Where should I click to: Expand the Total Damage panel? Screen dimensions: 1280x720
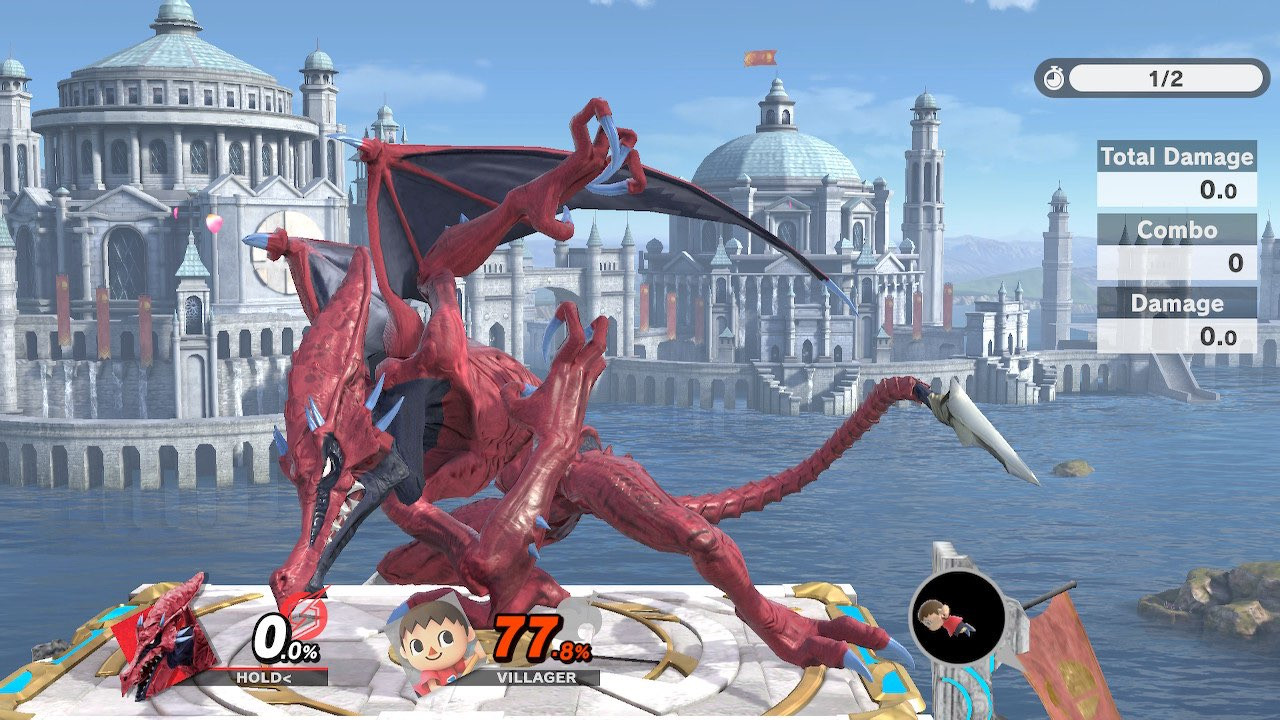(x=1176, y=158)
